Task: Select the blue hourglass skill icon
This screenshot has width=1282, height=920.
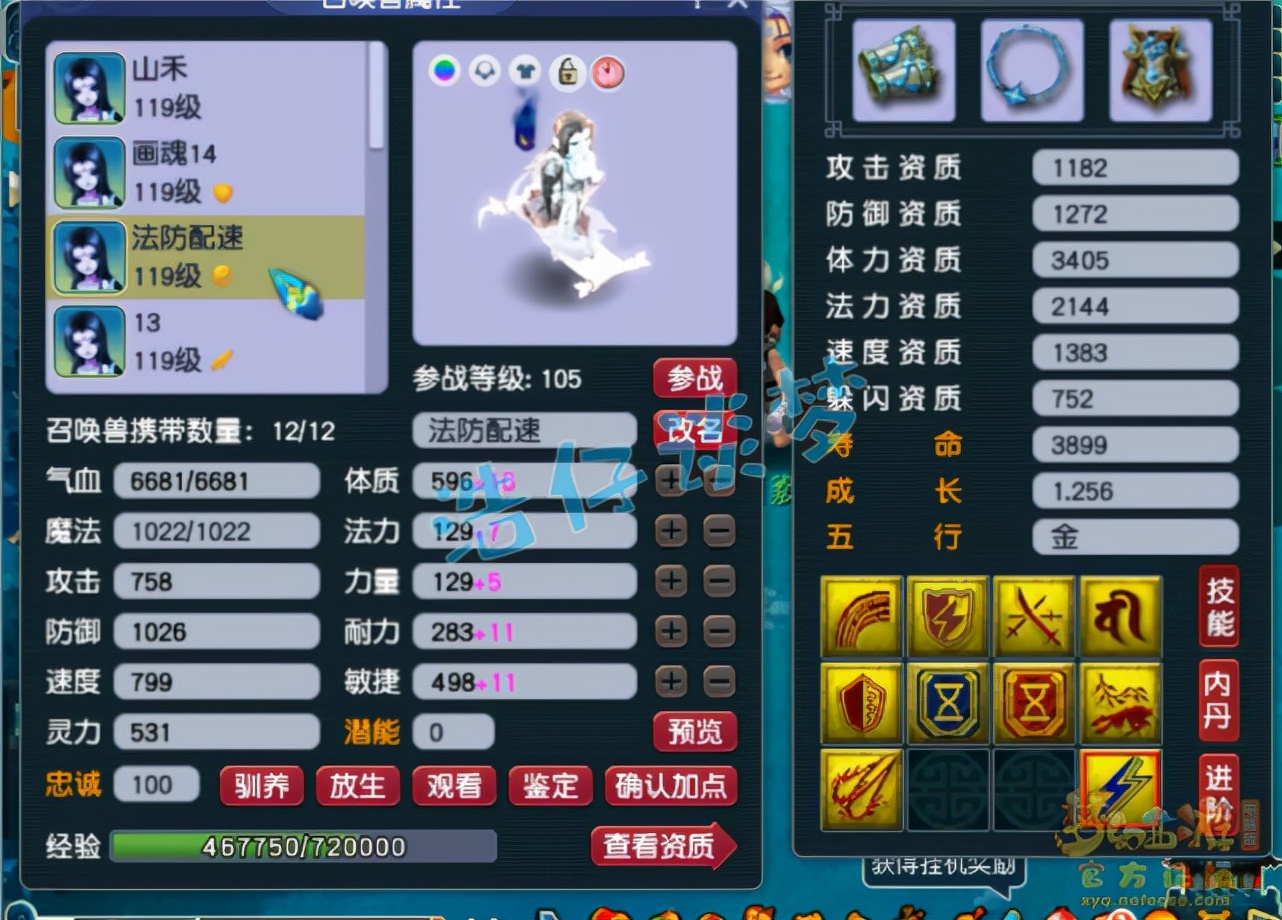Action: 947,703
